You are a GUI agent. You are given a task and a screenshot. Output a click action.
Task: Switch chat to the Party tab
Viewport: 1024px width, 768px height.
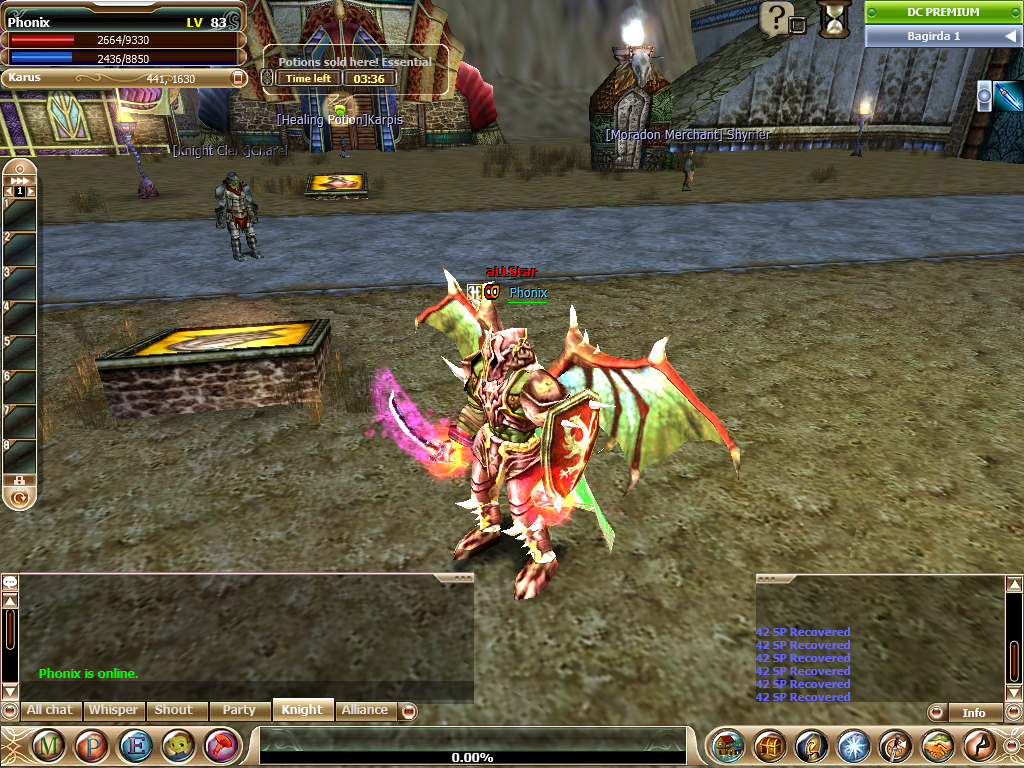(239, 710)
